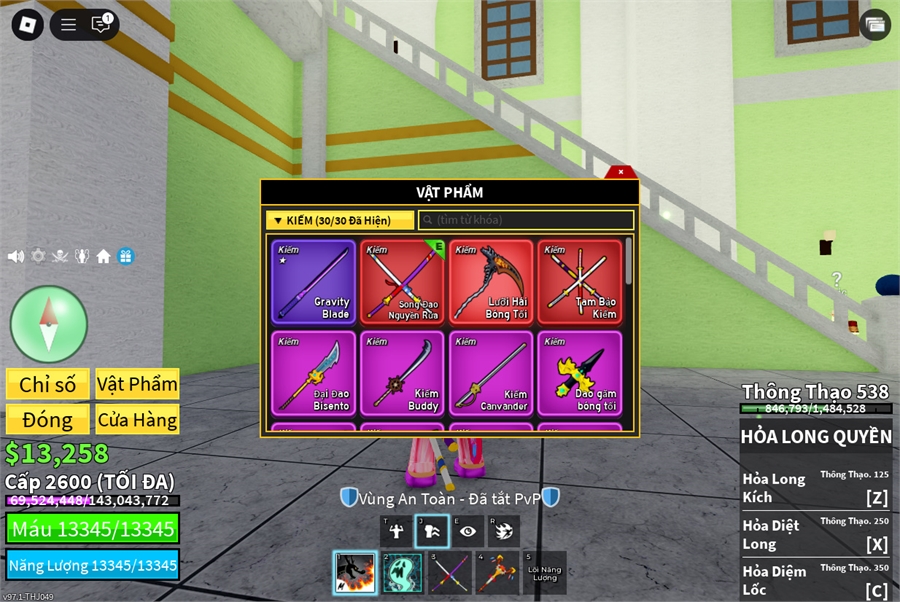This screenshot has height=602, width=900.
Task: Select the green ghost fruit hotbar slot
Action: coord(402,573)
